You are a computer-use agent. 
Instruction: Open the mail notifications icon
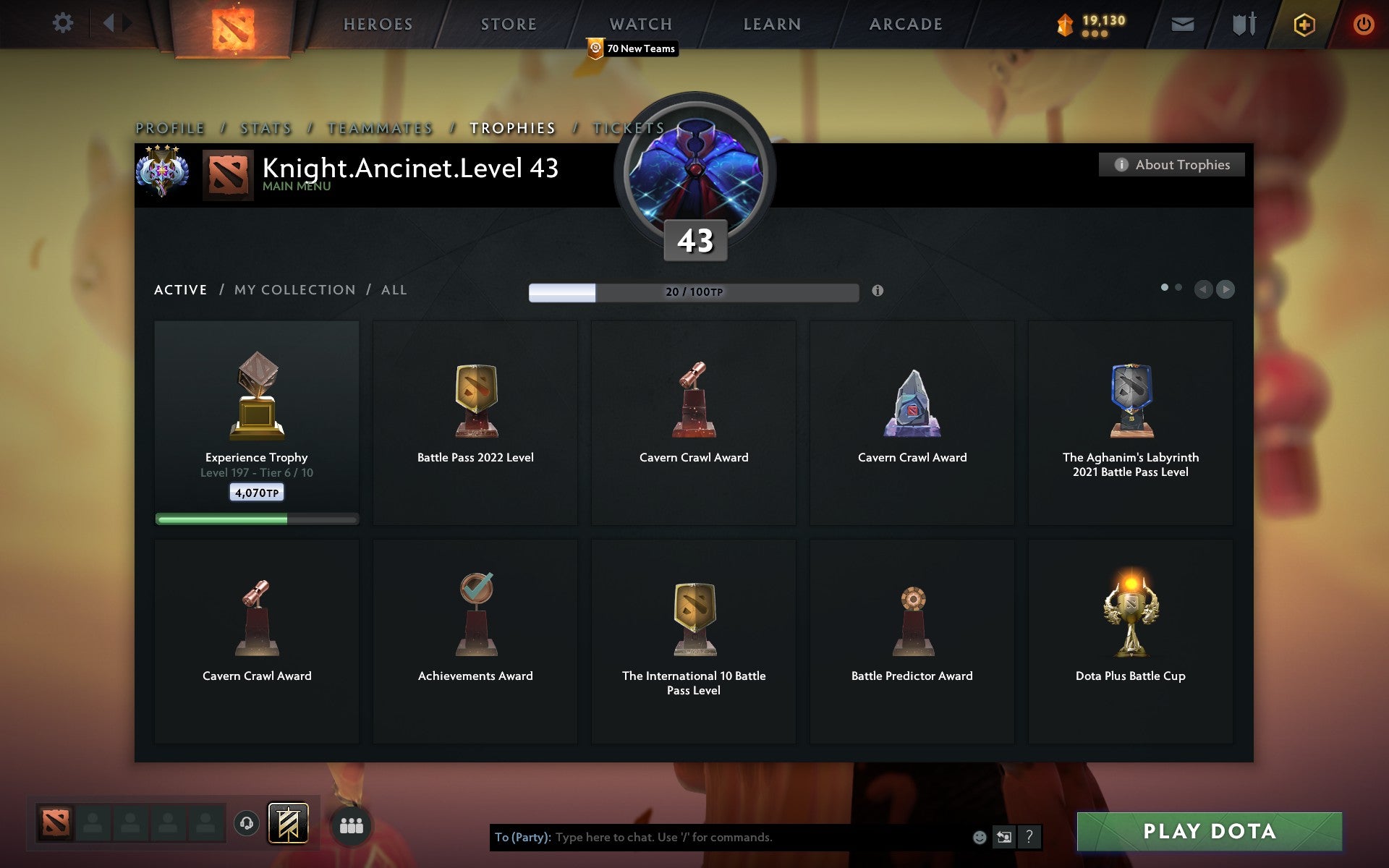click(1182, 23)
